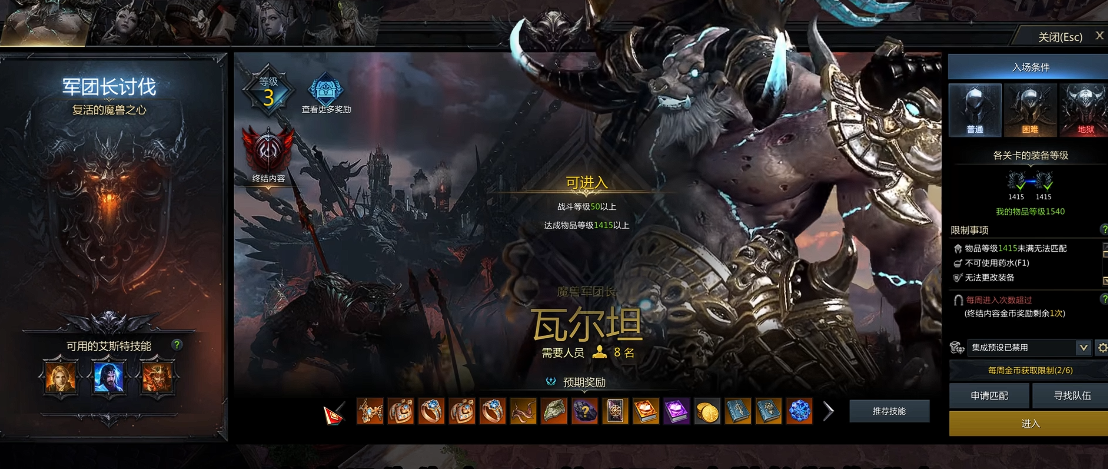Select the 普通 normal difficulty tile

pyautogui.click(x=975, y=109)
